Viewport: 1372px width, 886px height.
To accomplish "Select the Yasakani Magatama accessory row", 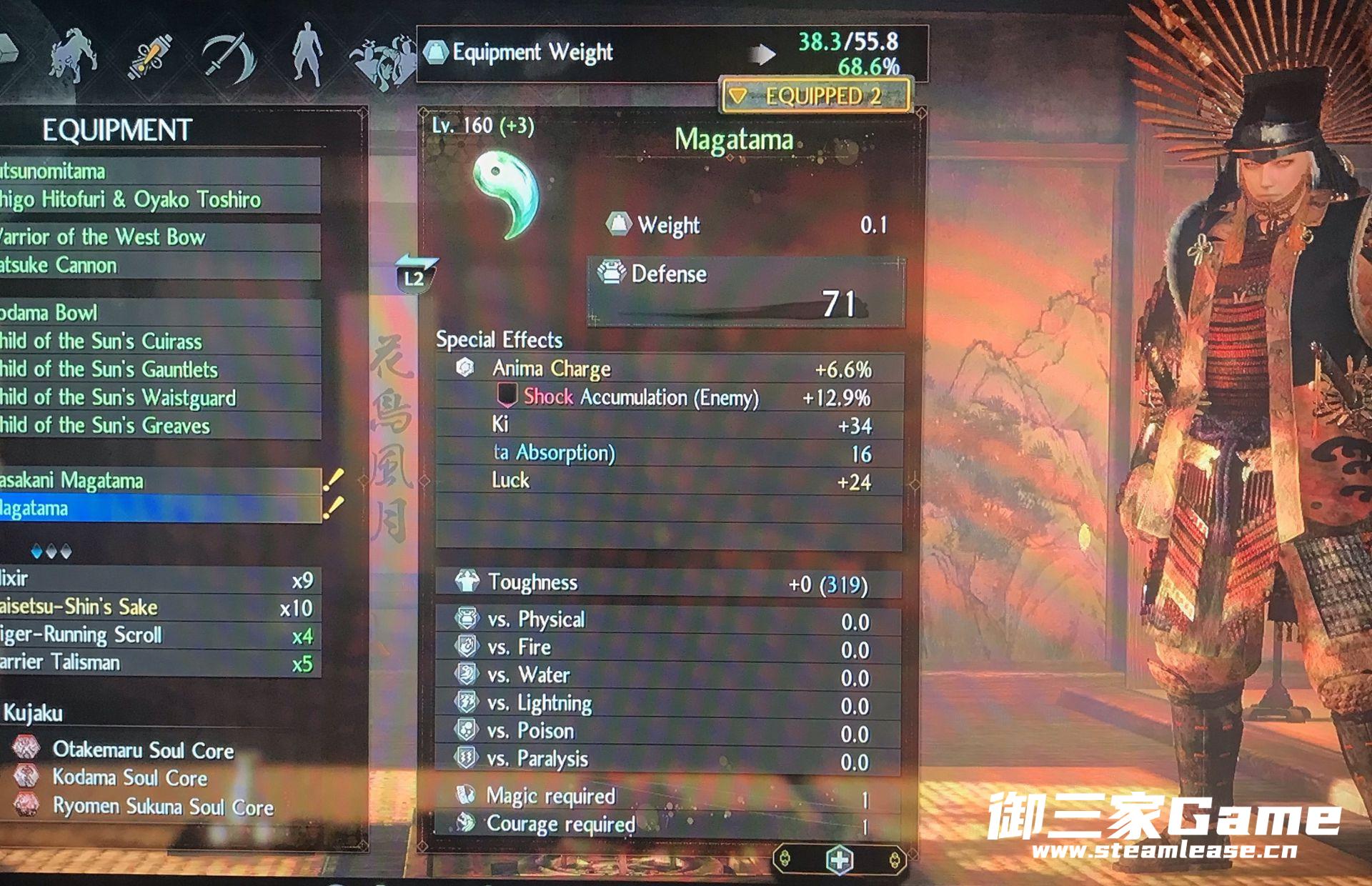I will coord(157,481).
